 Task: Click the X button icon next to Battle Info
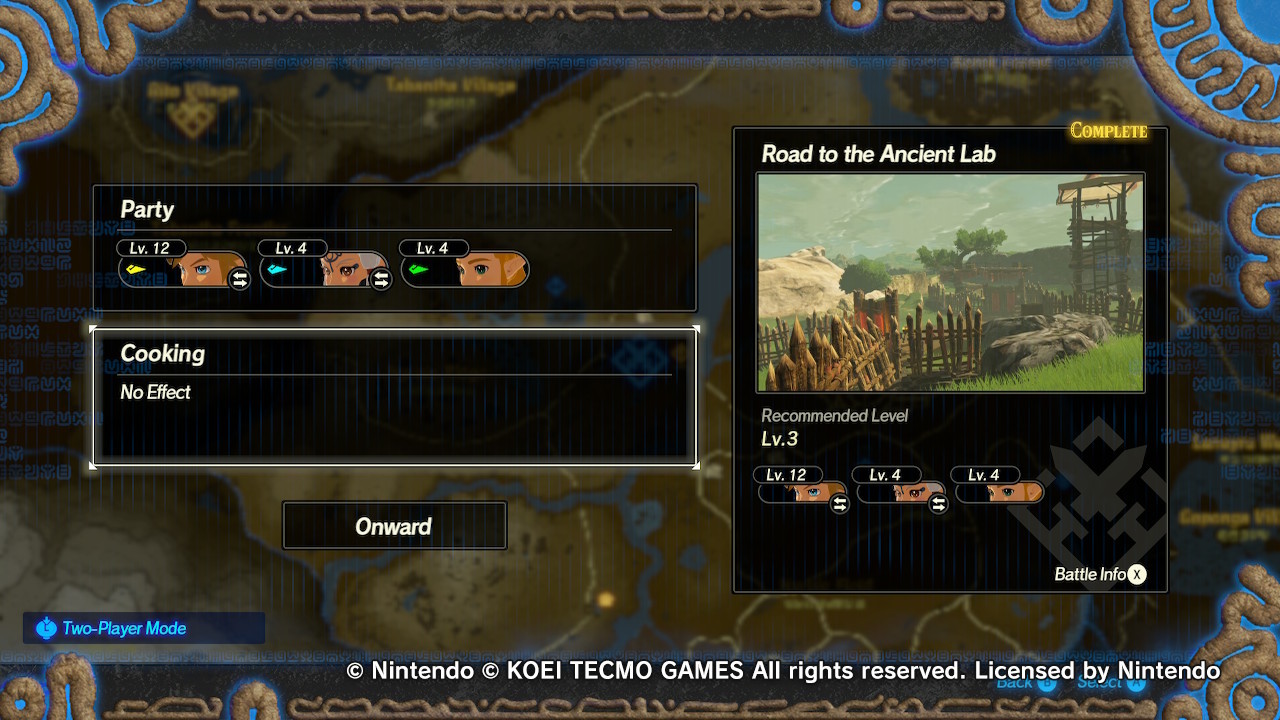pos(1135,574)
